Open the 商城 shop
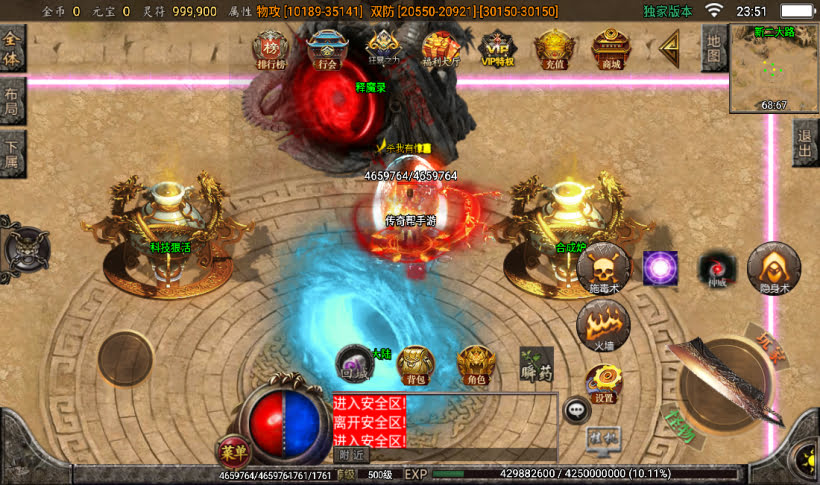Viewport: 820px width, 485px height. click(x=609, y=47)
